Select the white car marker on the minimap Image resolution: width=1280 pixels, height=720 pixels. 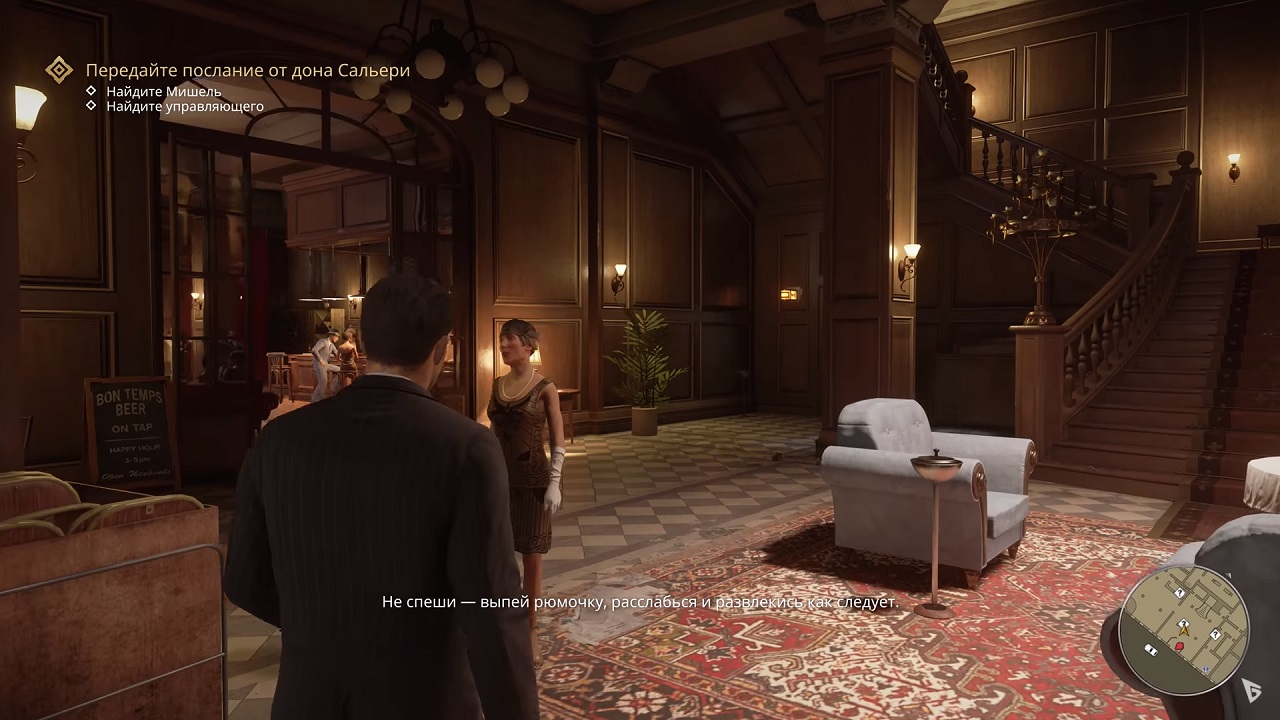(1151, 651)
